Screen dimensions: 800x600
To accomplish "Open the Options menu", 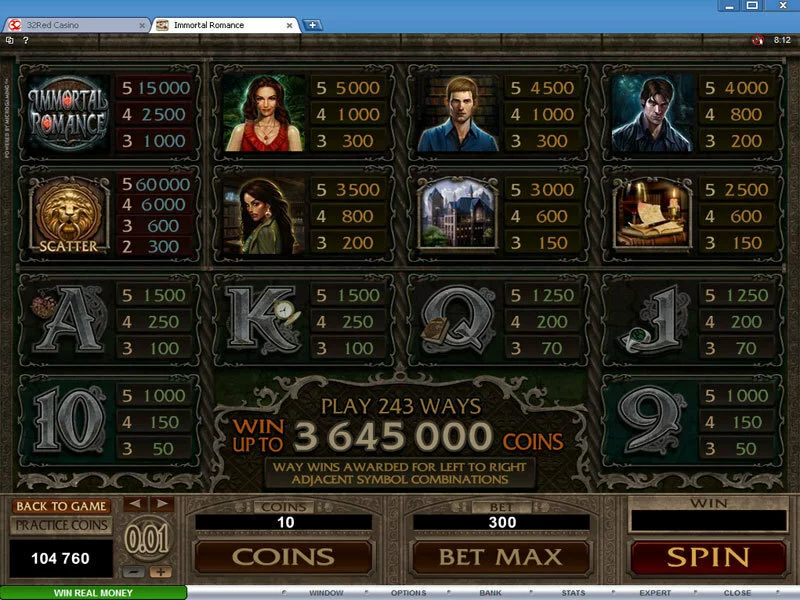I will pos(408,593).
